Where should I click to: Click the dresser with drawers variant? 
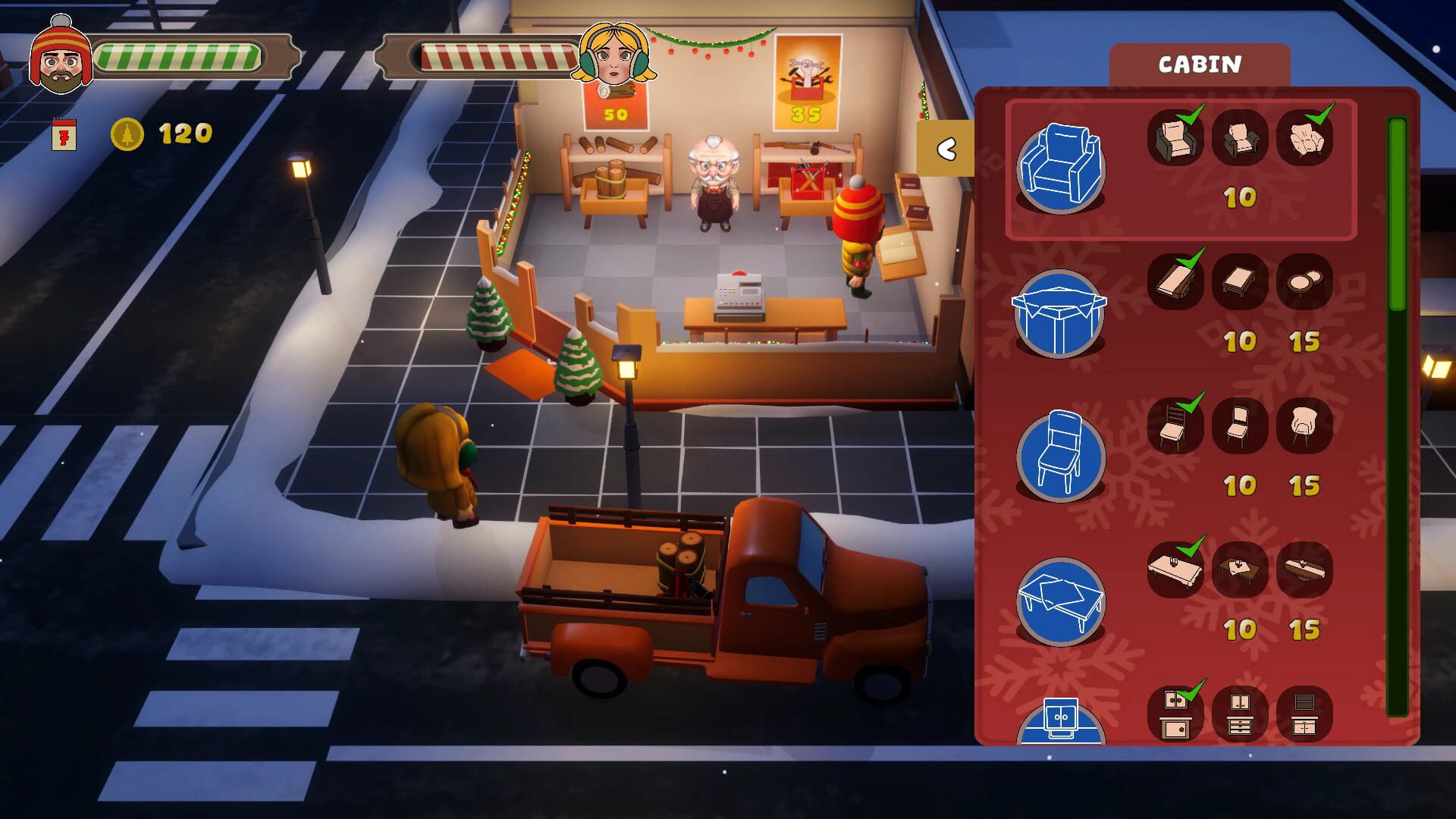click(x=1241, y=713)
